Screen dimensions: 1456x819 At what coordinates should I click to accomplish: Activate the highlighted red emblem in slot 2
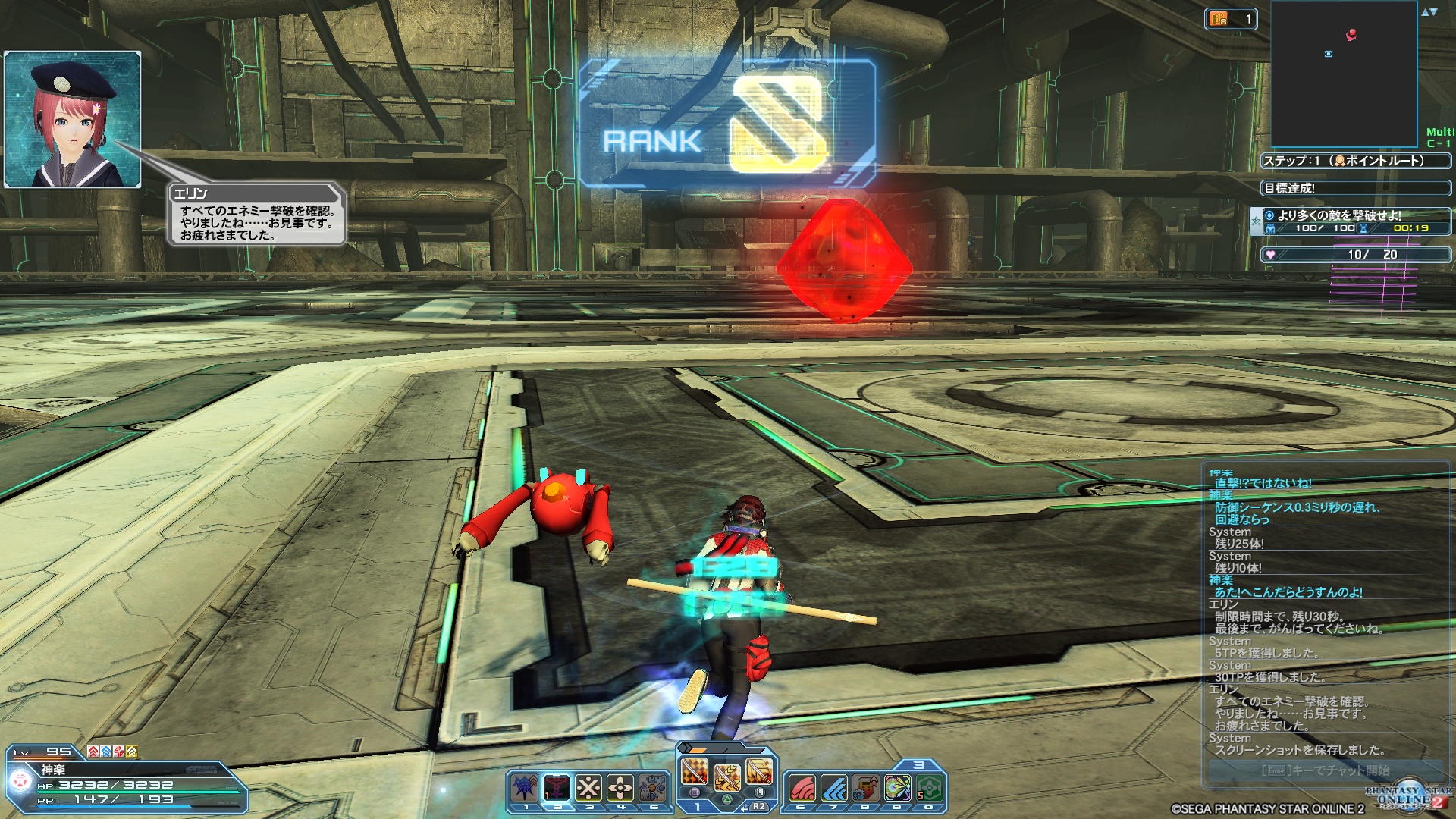557,789
